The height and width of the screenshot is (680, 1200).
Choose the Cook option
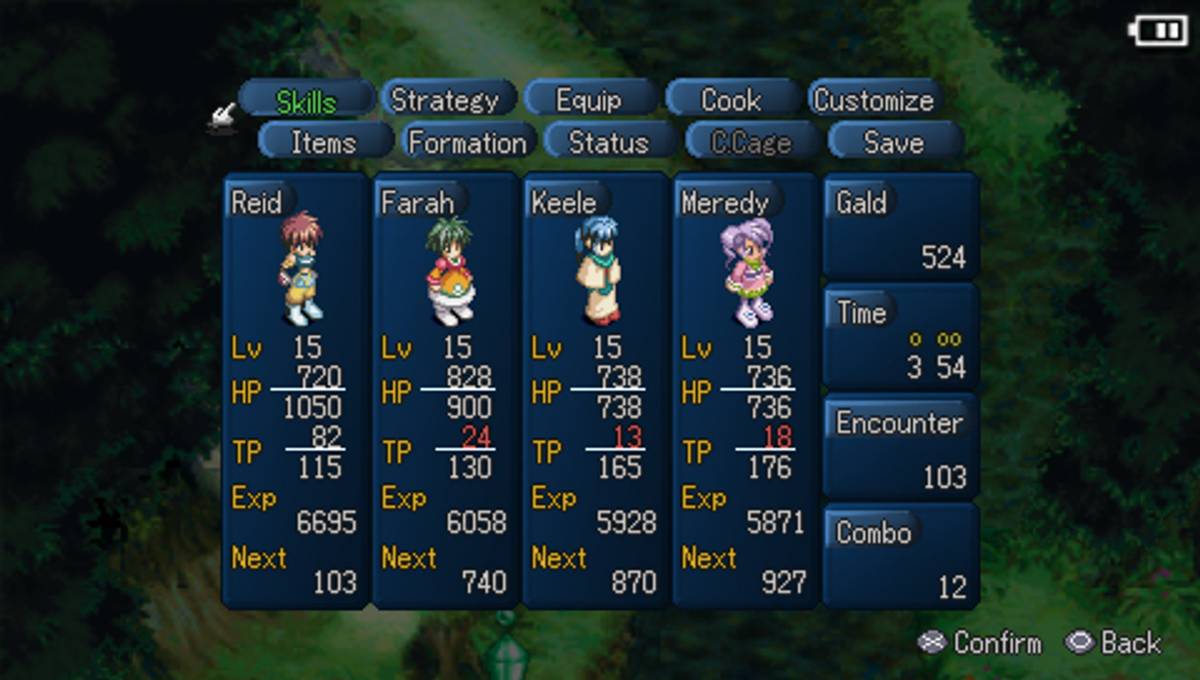pos(731,100)
